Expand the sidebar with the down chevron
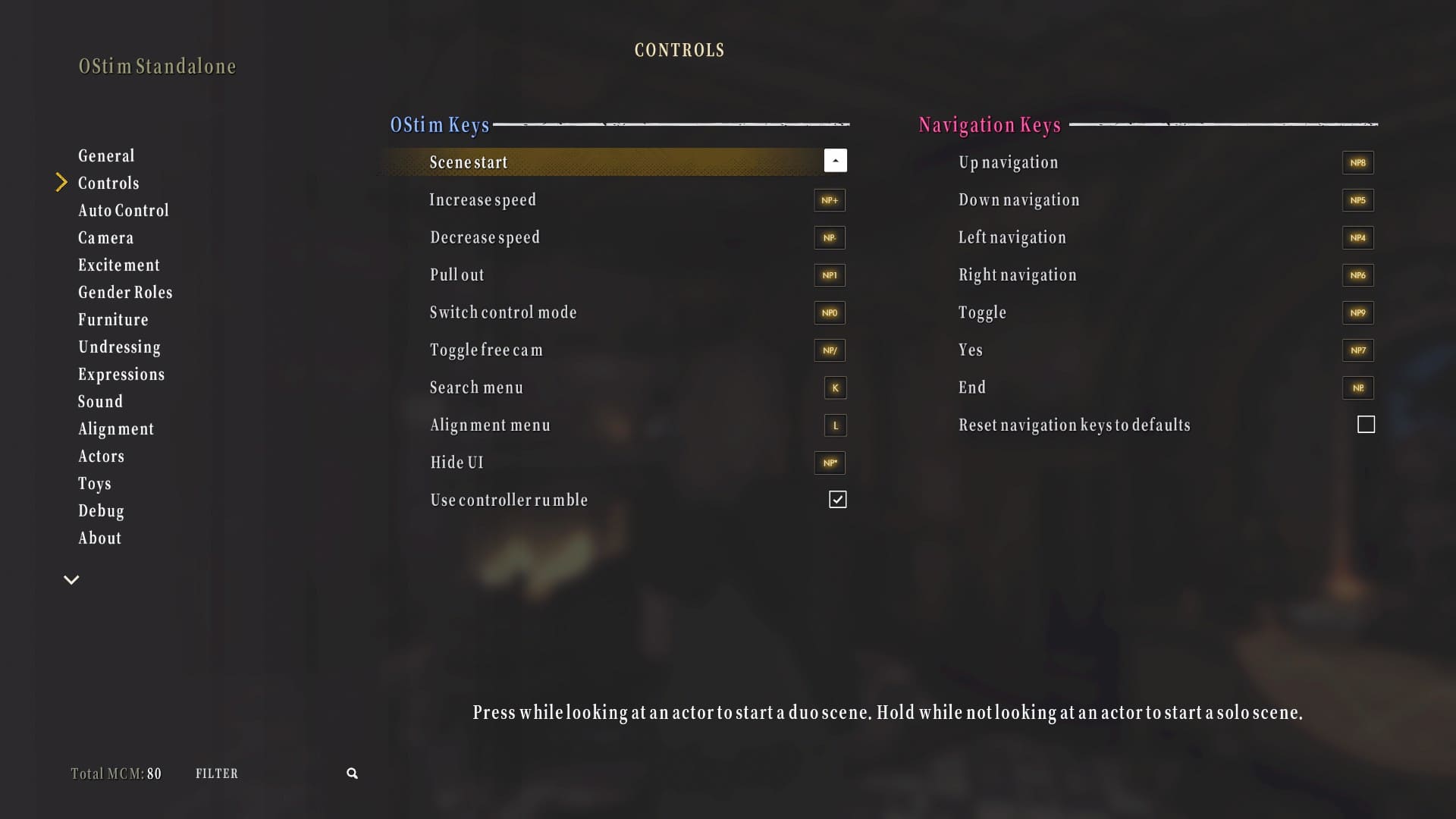 click(x=71, y=579)
